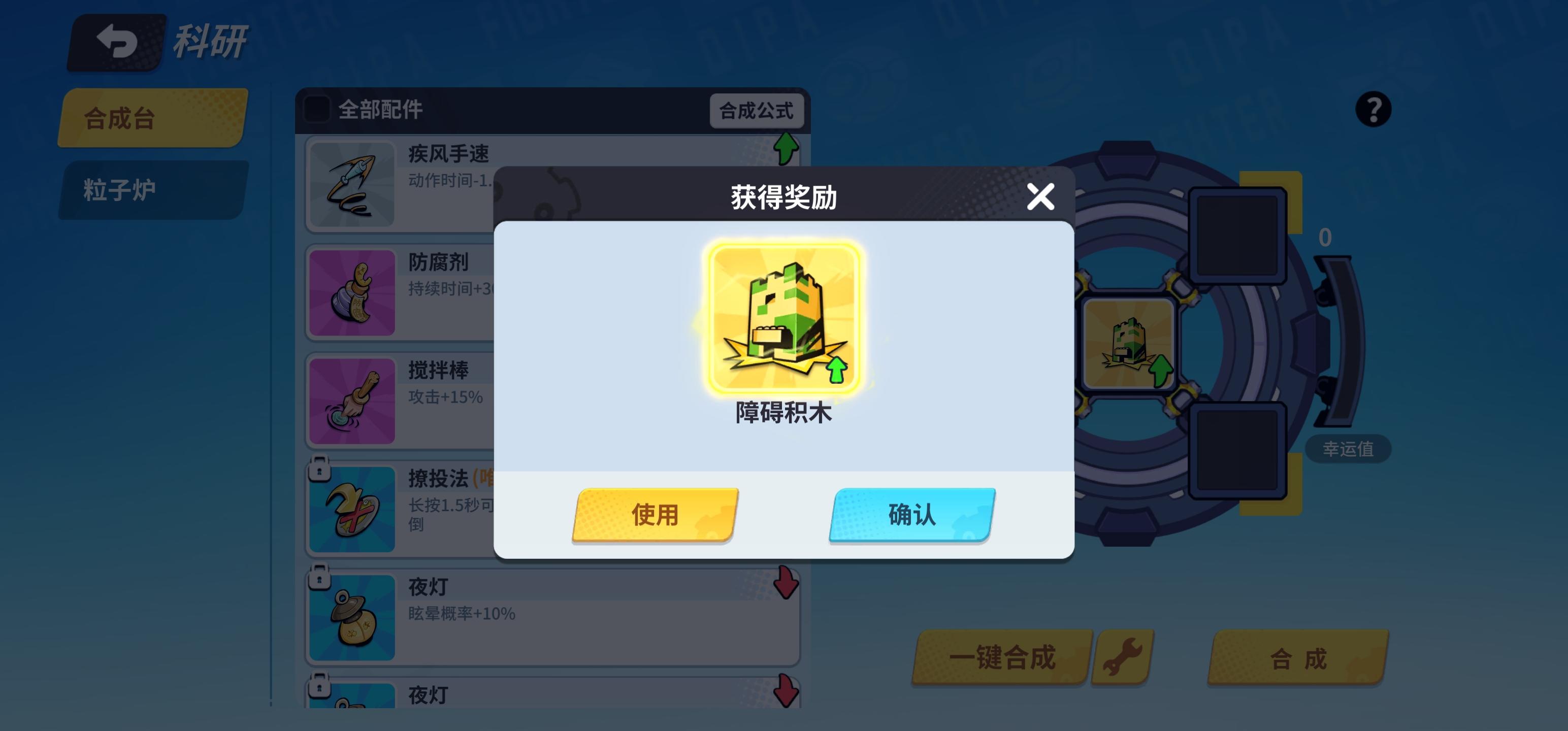Open the 合成公式 formula panel

[x=758, y=111]
